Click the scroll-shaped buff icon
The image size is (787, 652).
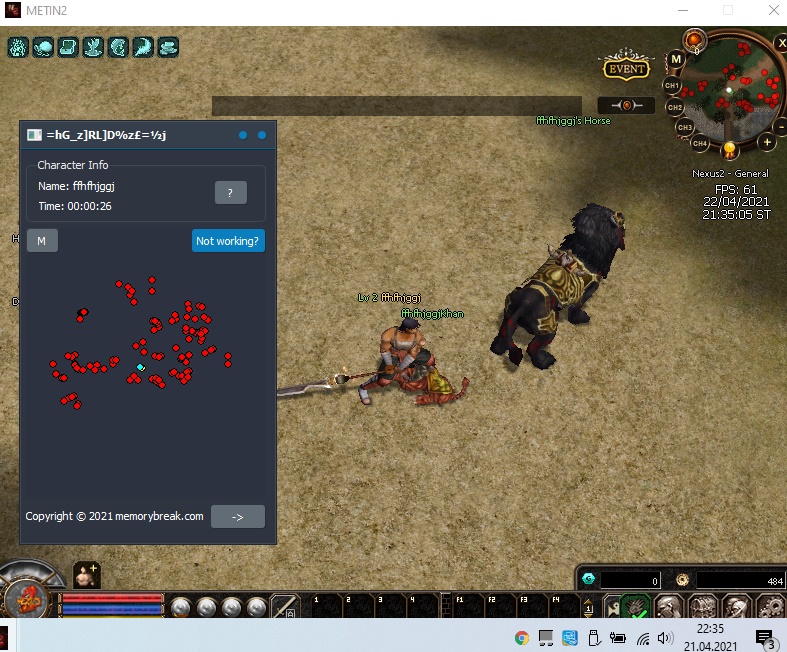click(x=68, y=47)
